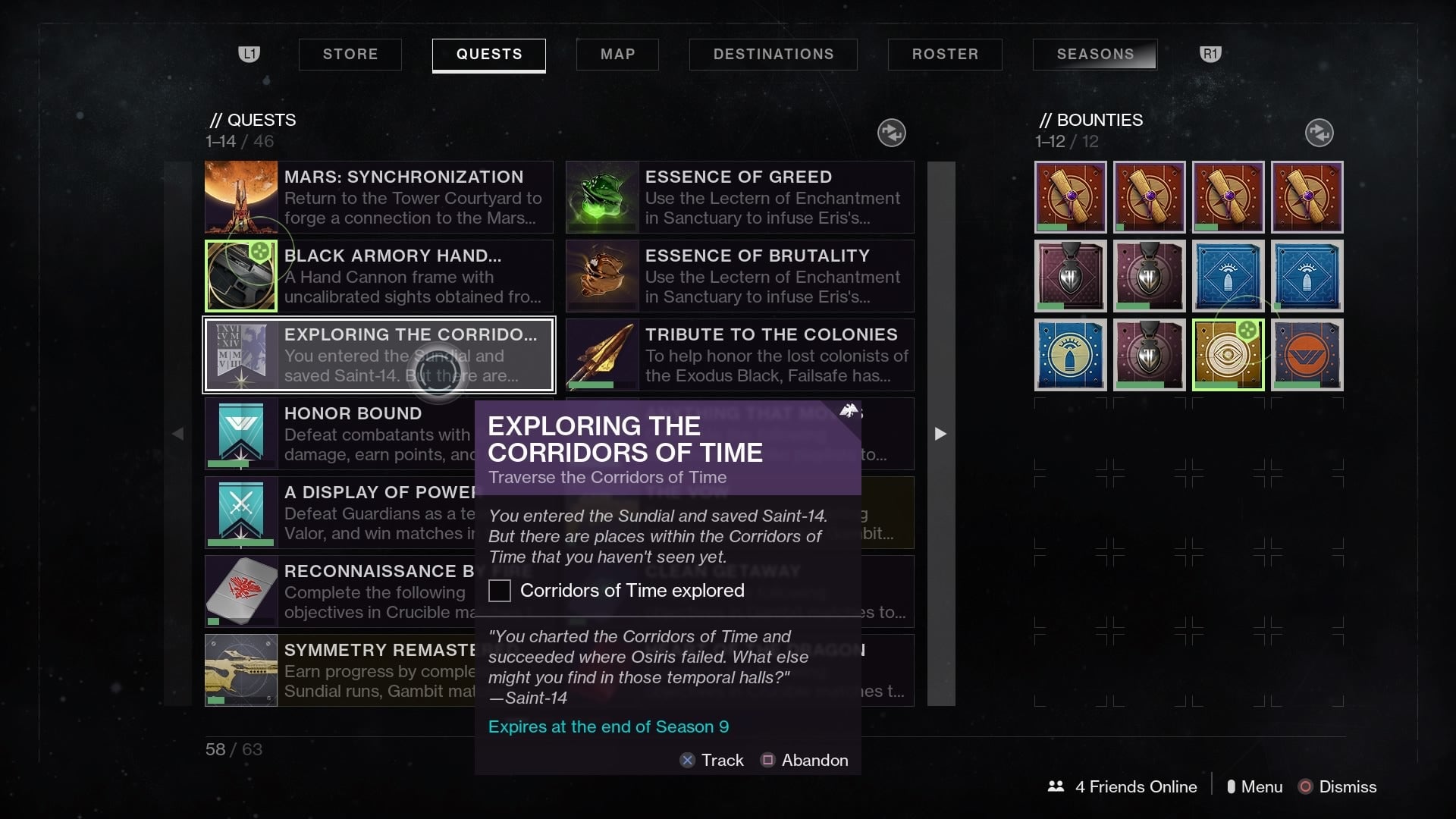Switch to the Store tab
This screenshot has height=819, width=1456.
(x=350, y=55)
